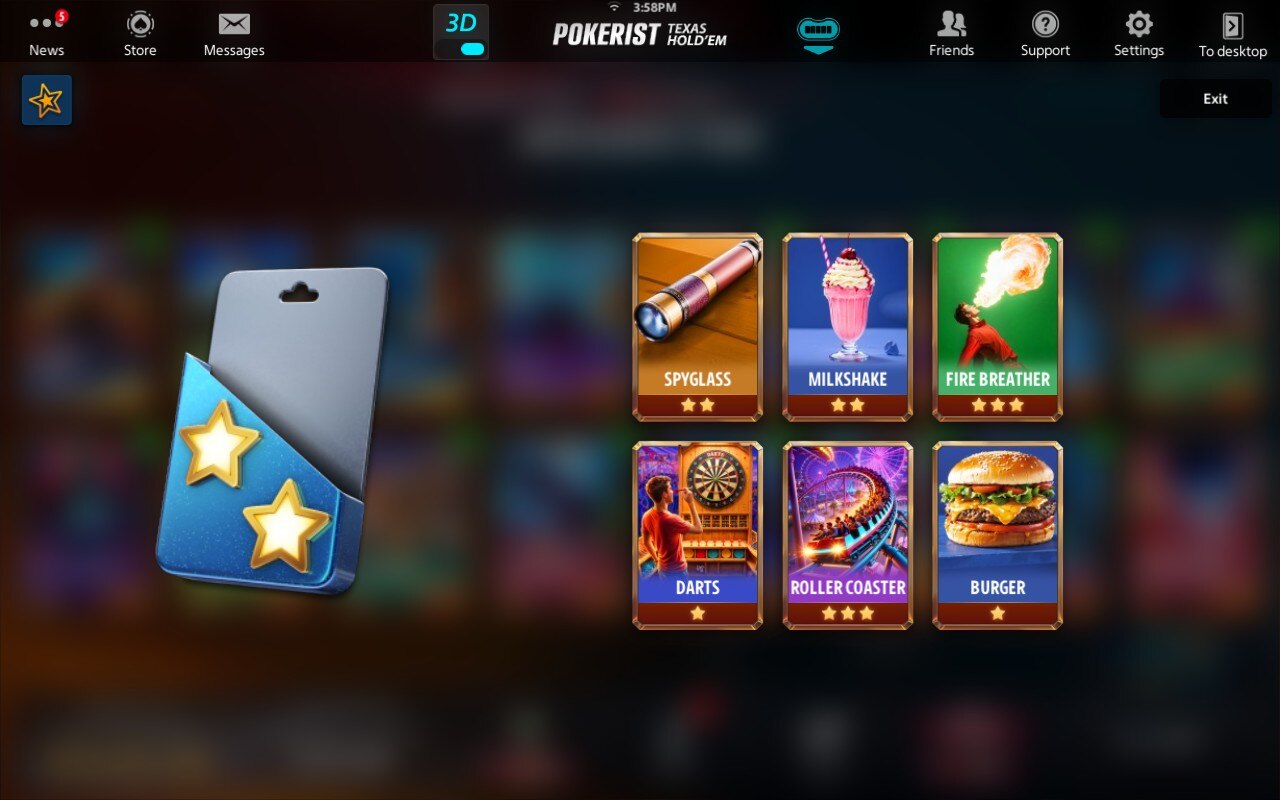Screen dimensions: 1280x800
Task: Expand the teal dropdown under the title
Action: [818, 35]
